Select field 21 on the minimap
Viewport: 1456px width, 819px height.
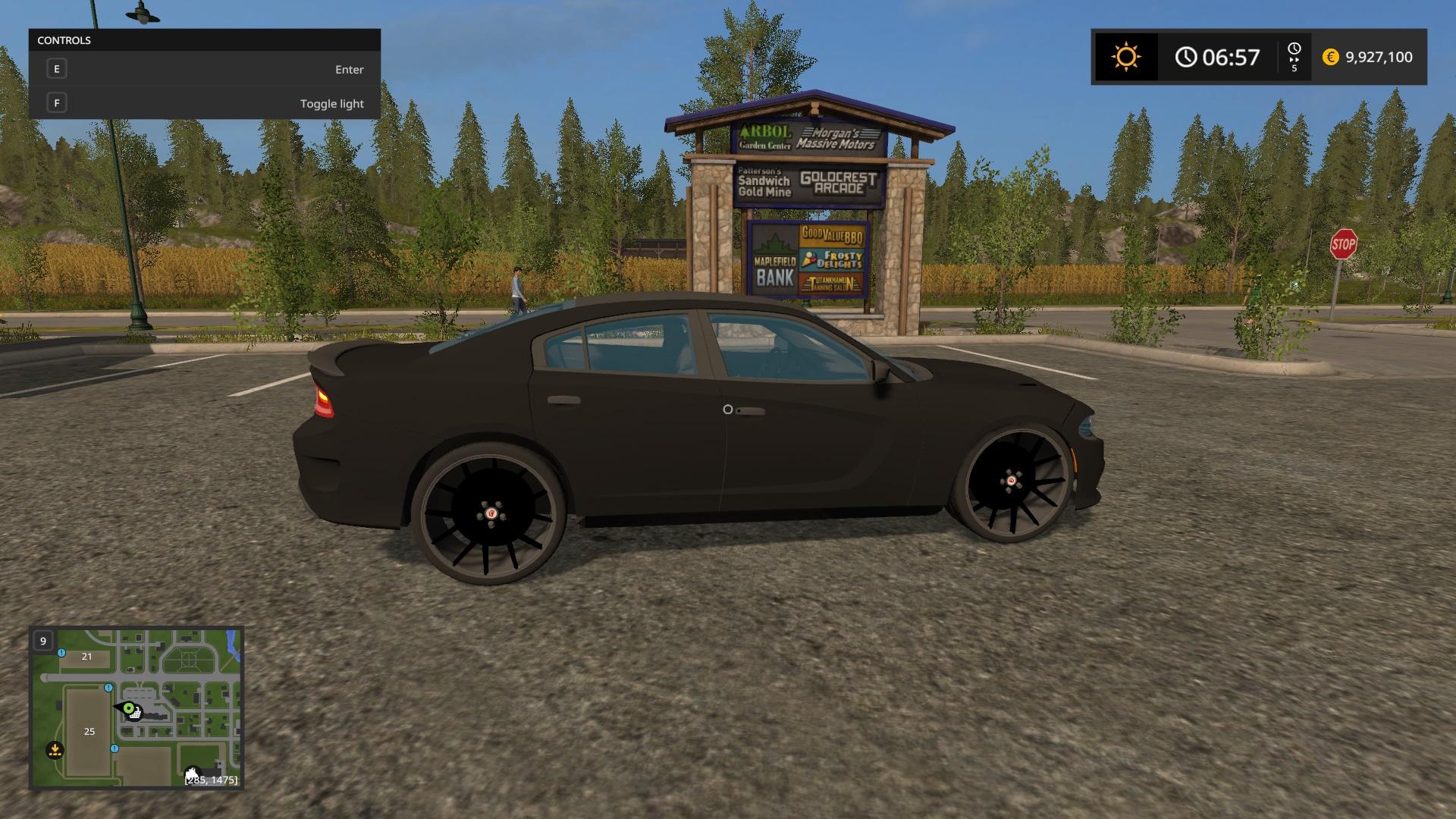coord(86,657)
